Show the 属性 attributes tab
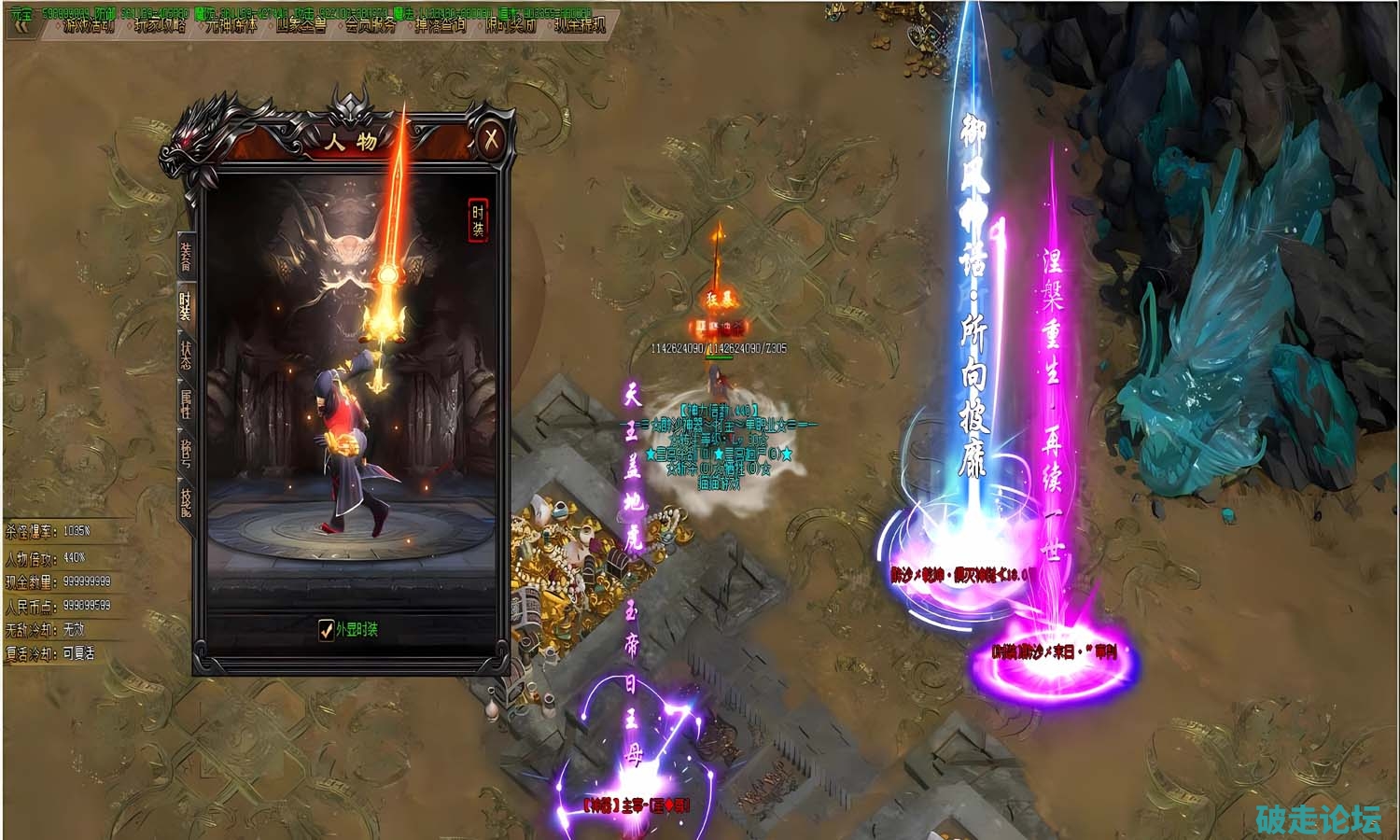The width and height of the screenshot is (1400, 840). coord(186,404)
